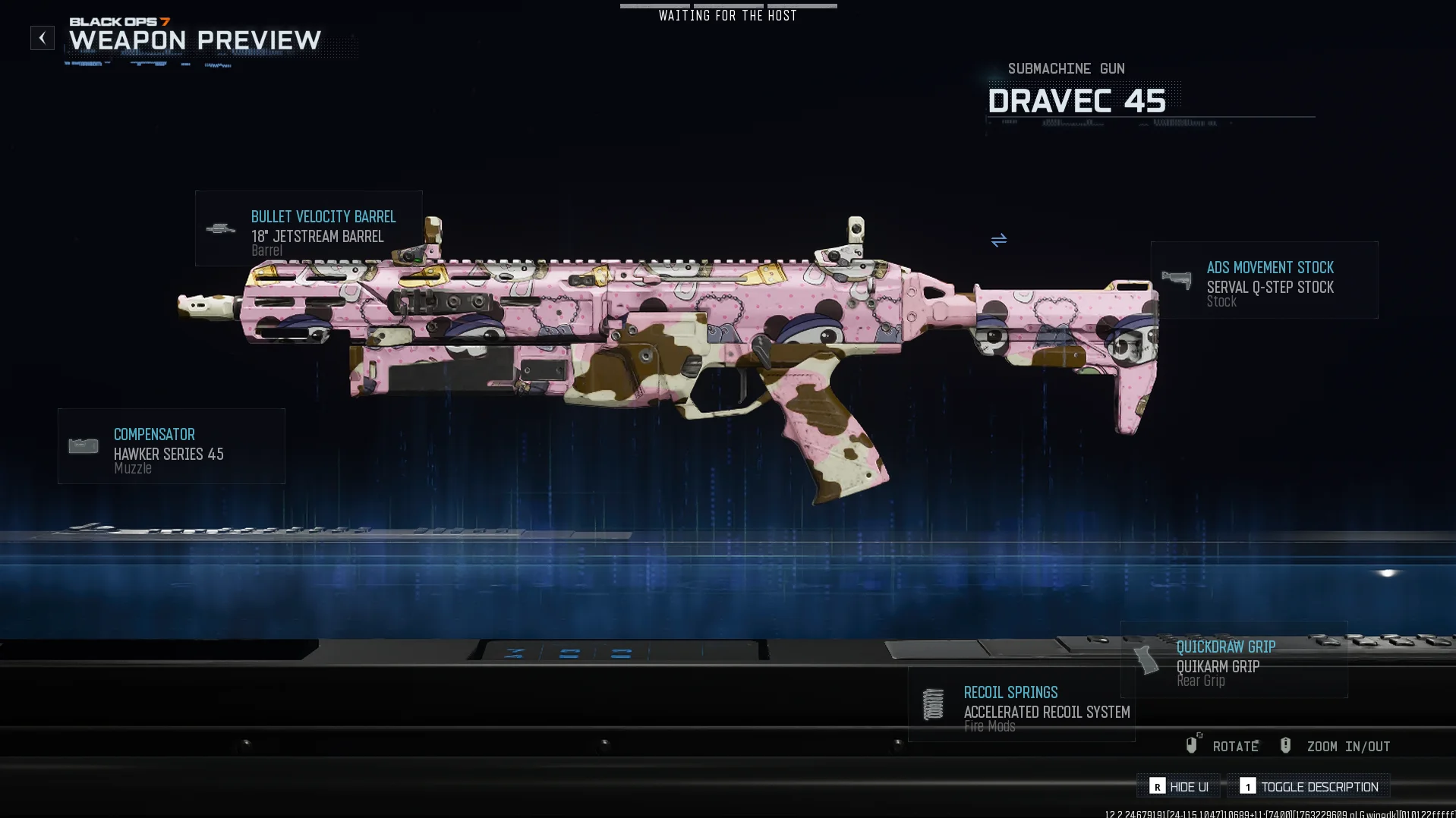Screen dimensions: 1456x818
Task: Hide the UI overlay
Action: (1179, 786)
